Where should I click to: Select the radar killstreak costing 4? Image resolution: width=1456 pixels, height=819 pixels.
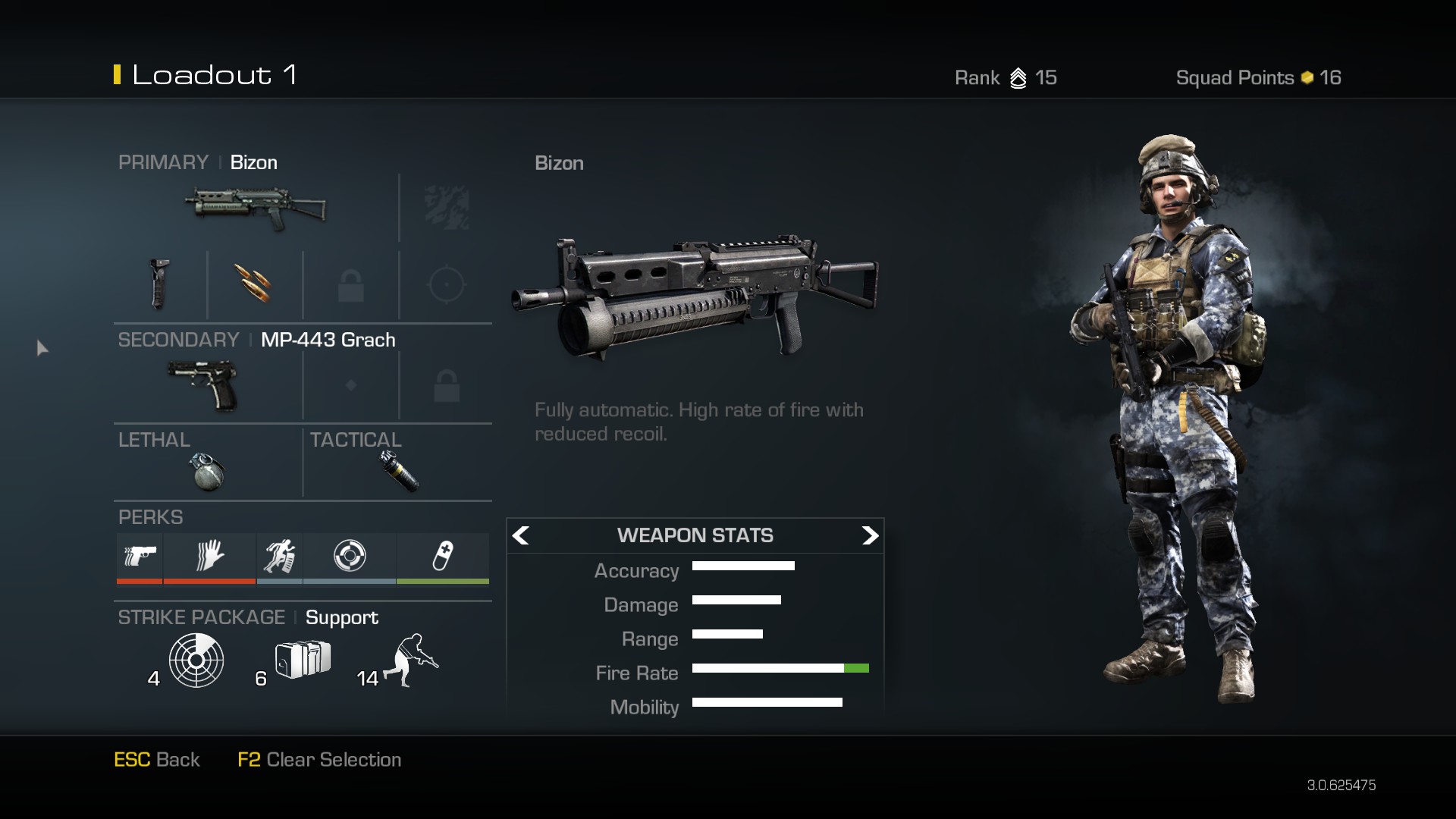pos(196,661)
